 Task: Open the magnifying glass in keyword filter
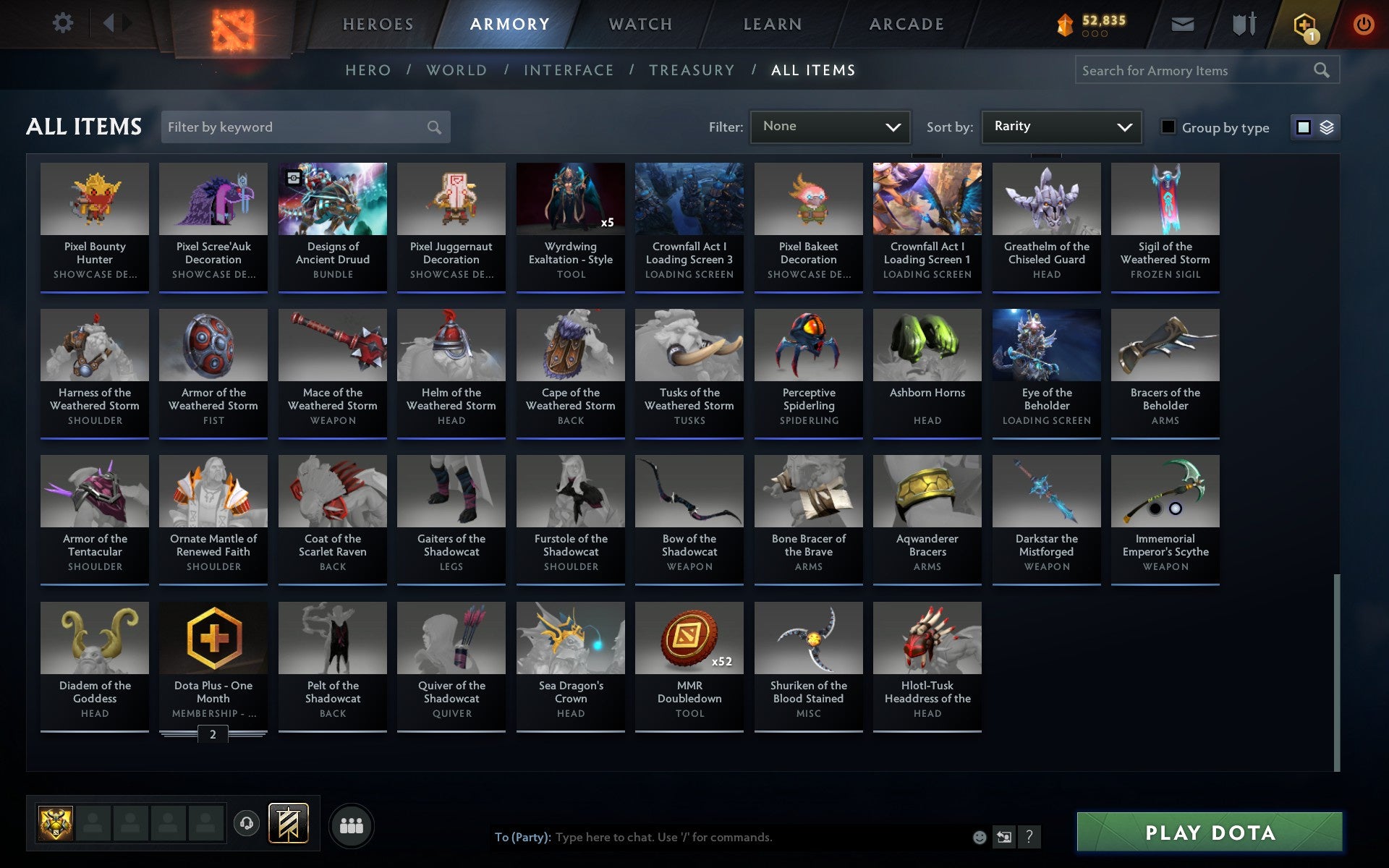434,127
